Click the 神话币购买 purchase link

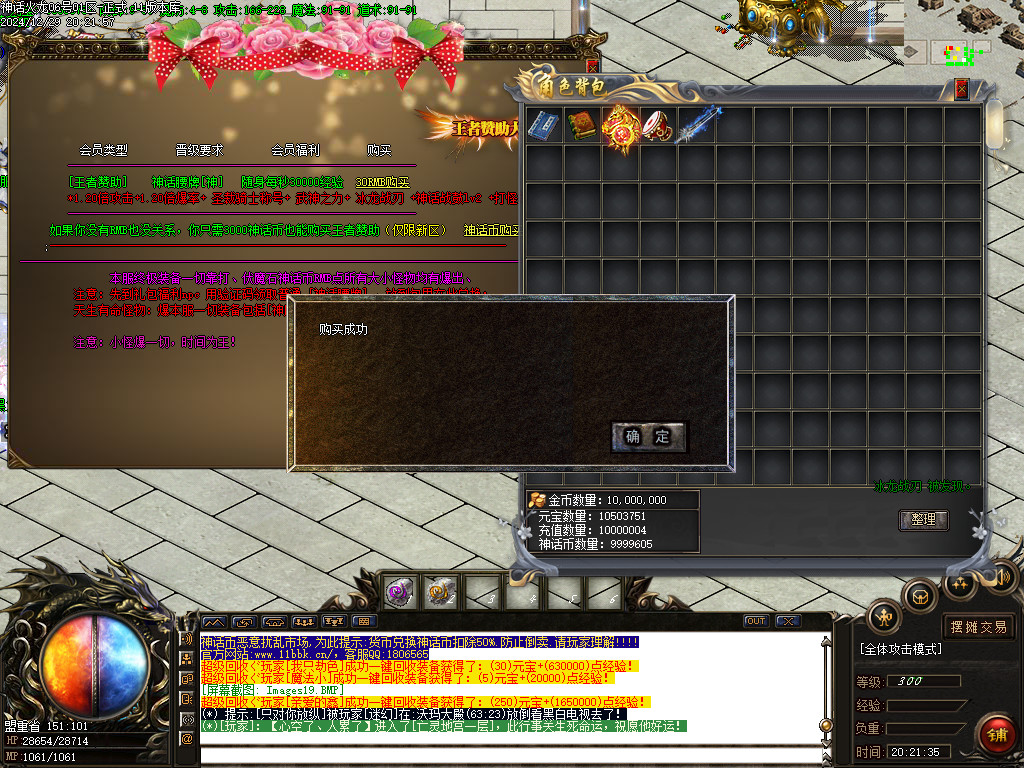click(492, 230)
